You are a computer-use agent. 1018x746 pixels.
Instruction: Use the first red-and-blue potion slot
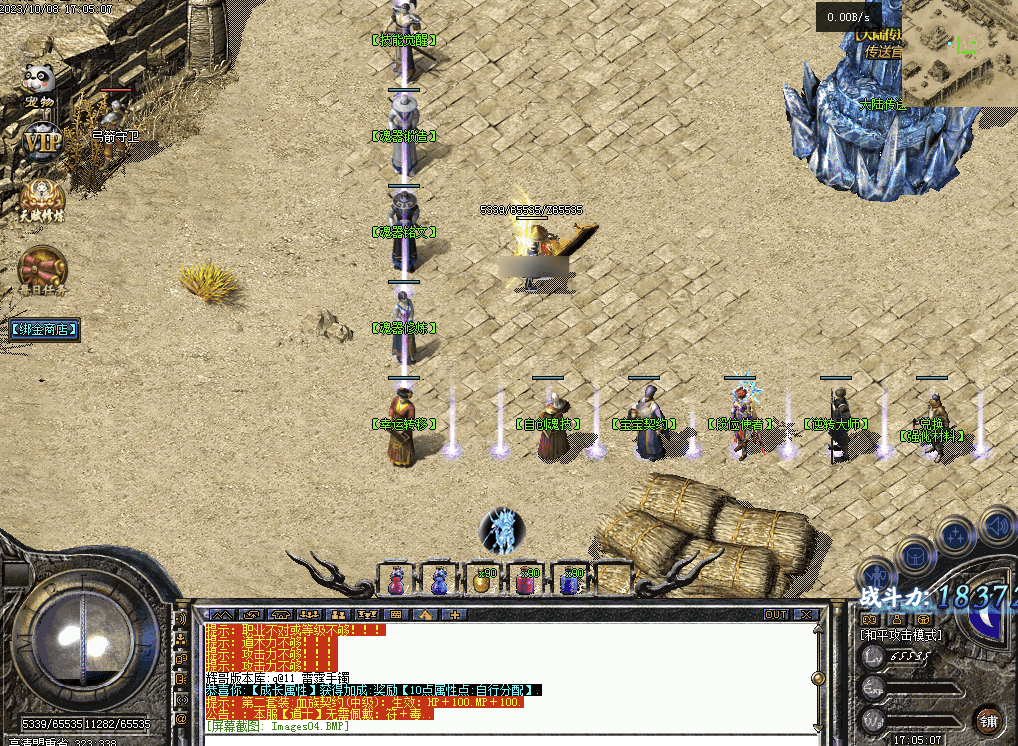[x=397, y=581]
